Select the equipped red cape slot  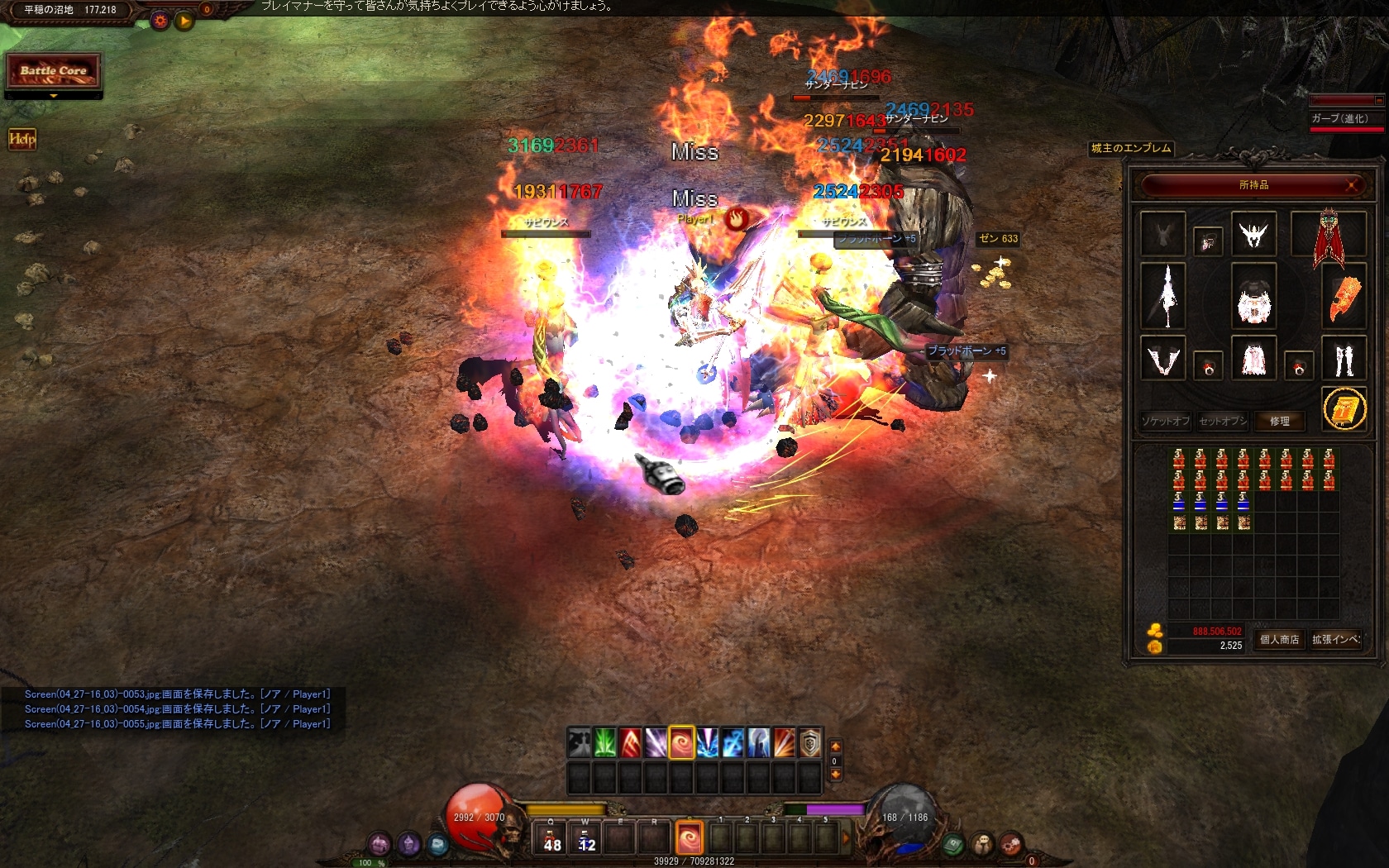[1328, 238]
